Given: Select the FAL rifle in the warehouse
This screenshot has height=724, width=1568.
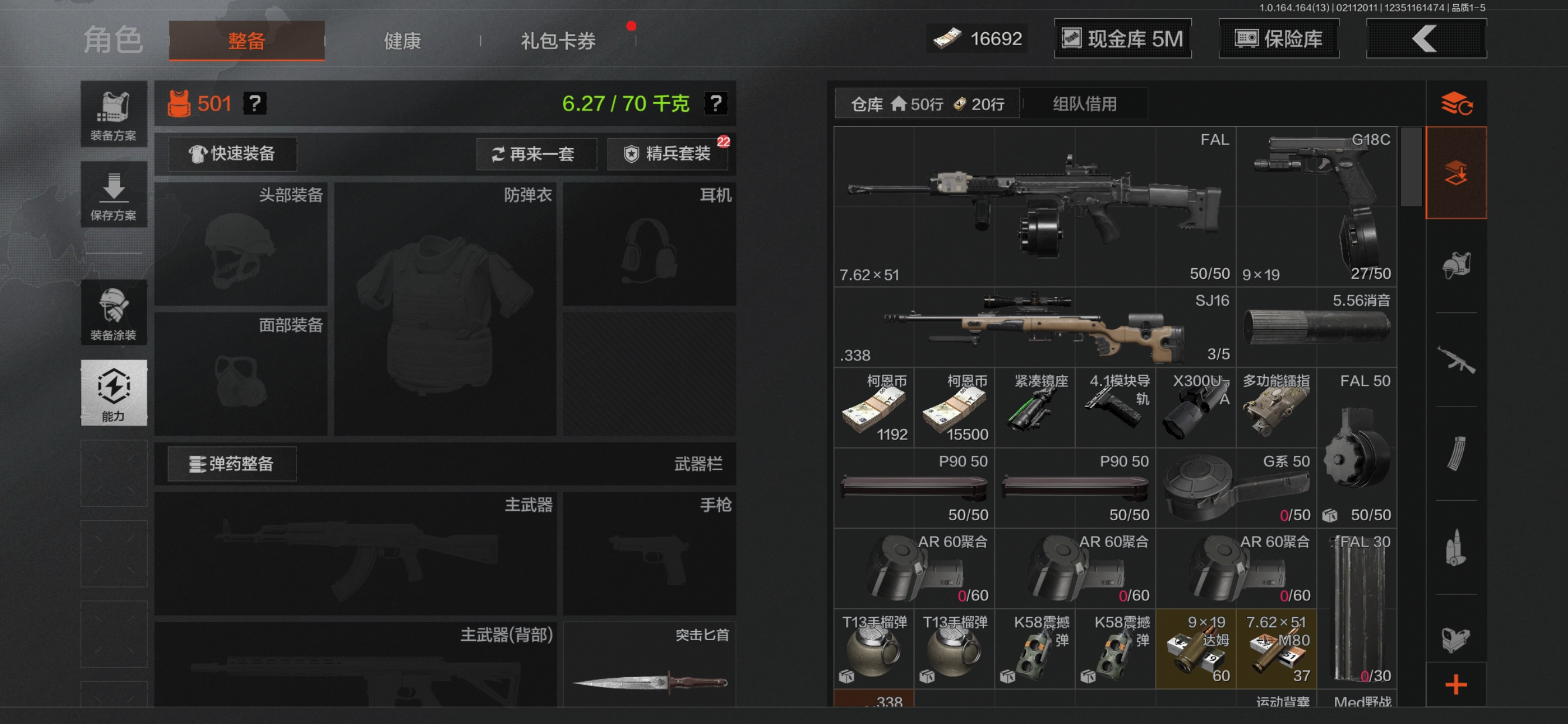Looking at the screenshot, I should (x=1035, y=207).
